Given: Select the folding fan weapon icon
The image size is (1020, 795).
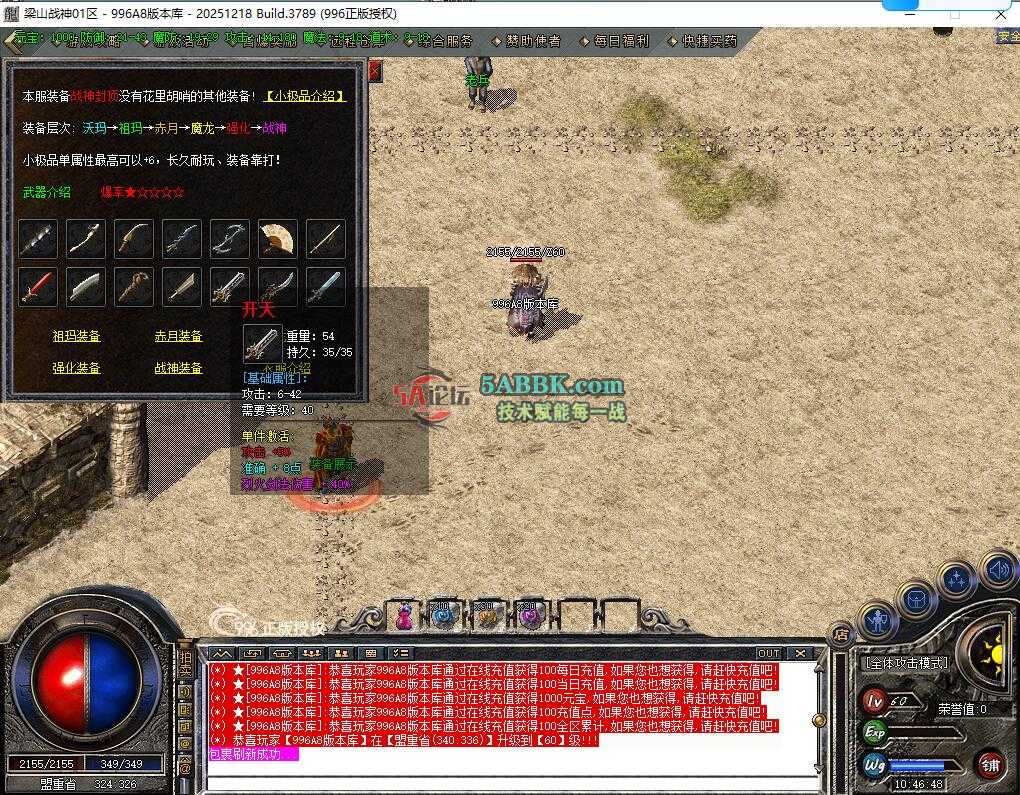Looking at the screenshot, I should coord(278,239).
